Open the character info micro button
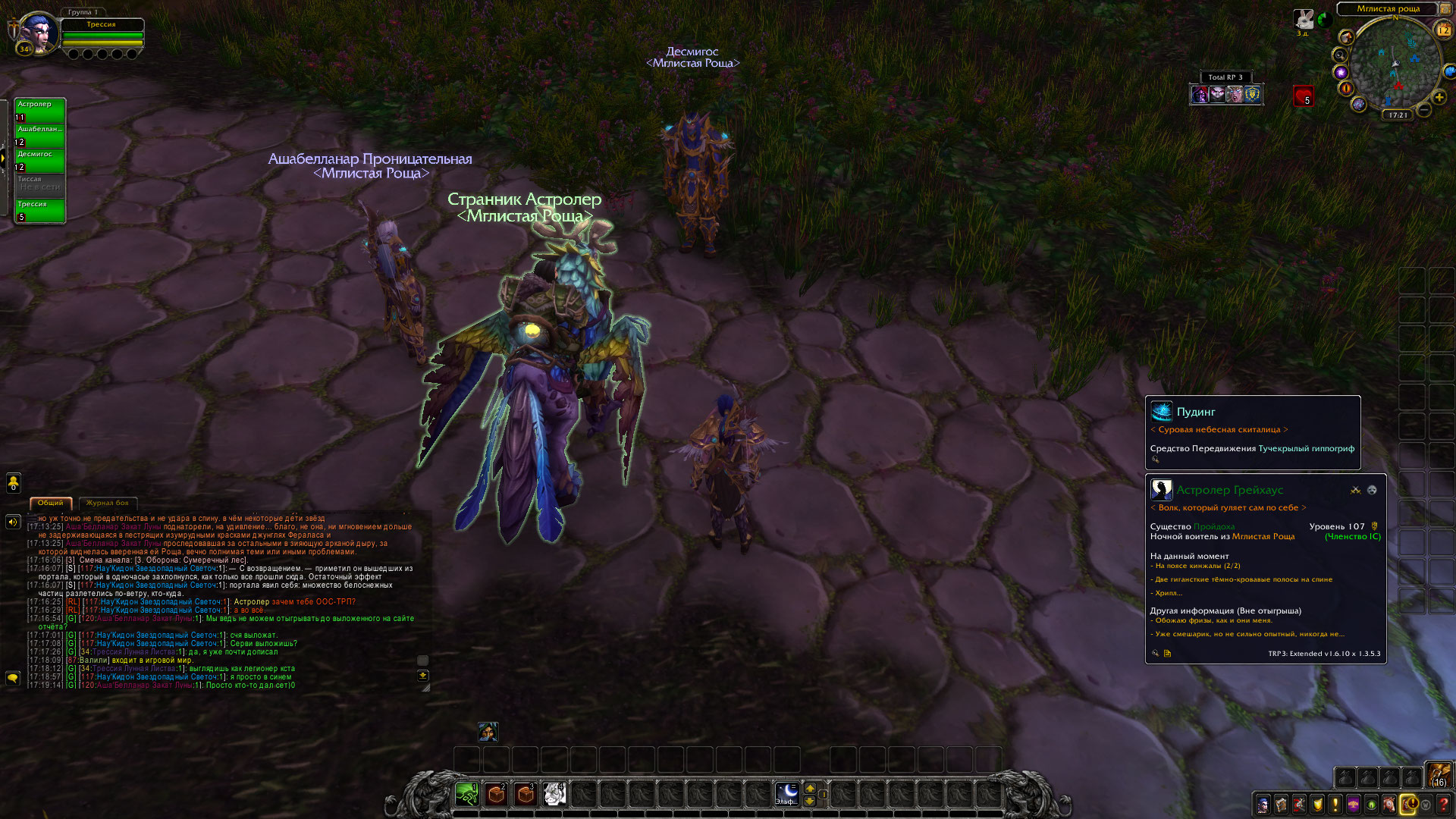This screenshot has width=1456, height=819. pyautogui.click(x=1263, y=805)
